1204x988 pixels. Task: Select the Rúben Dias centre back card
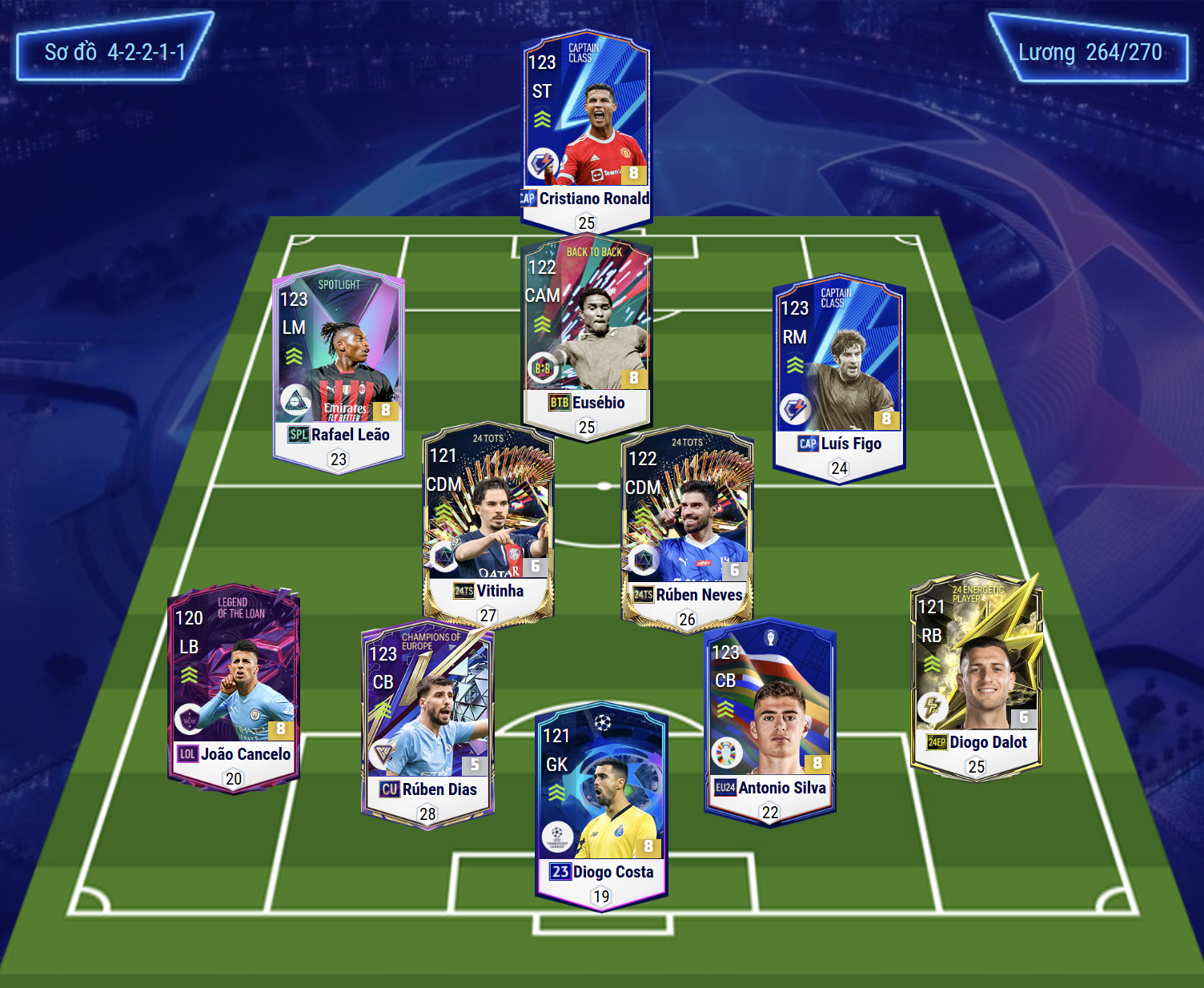427,725
